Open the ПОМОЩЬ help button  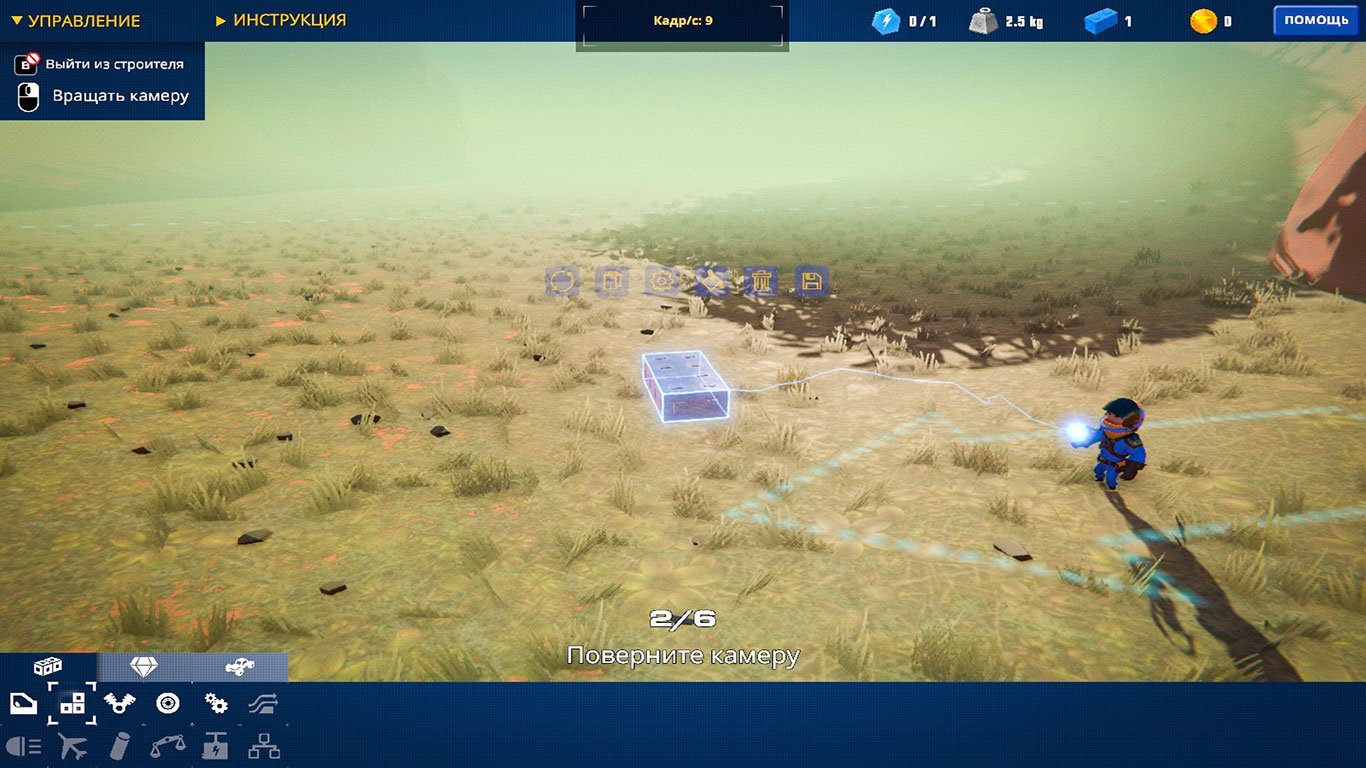click(1315, 18)
